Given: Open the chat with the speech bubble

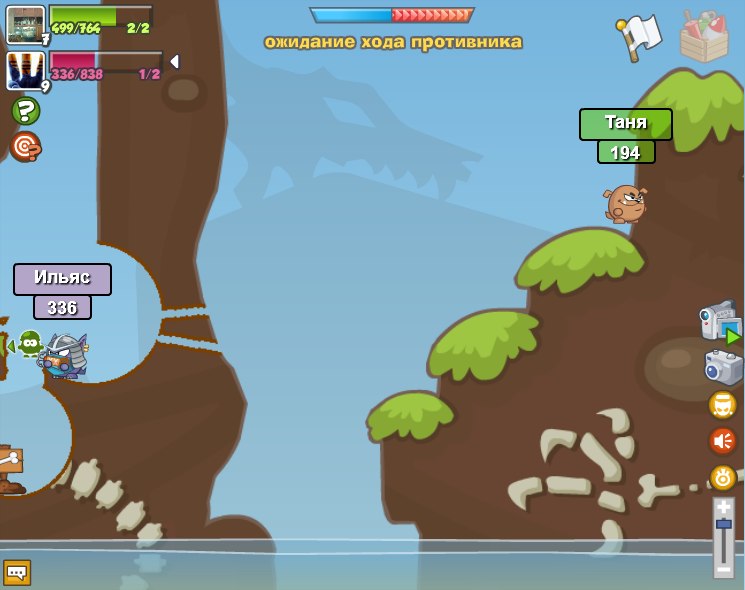Looking at the screenshot, I should (x=17, y=572).
